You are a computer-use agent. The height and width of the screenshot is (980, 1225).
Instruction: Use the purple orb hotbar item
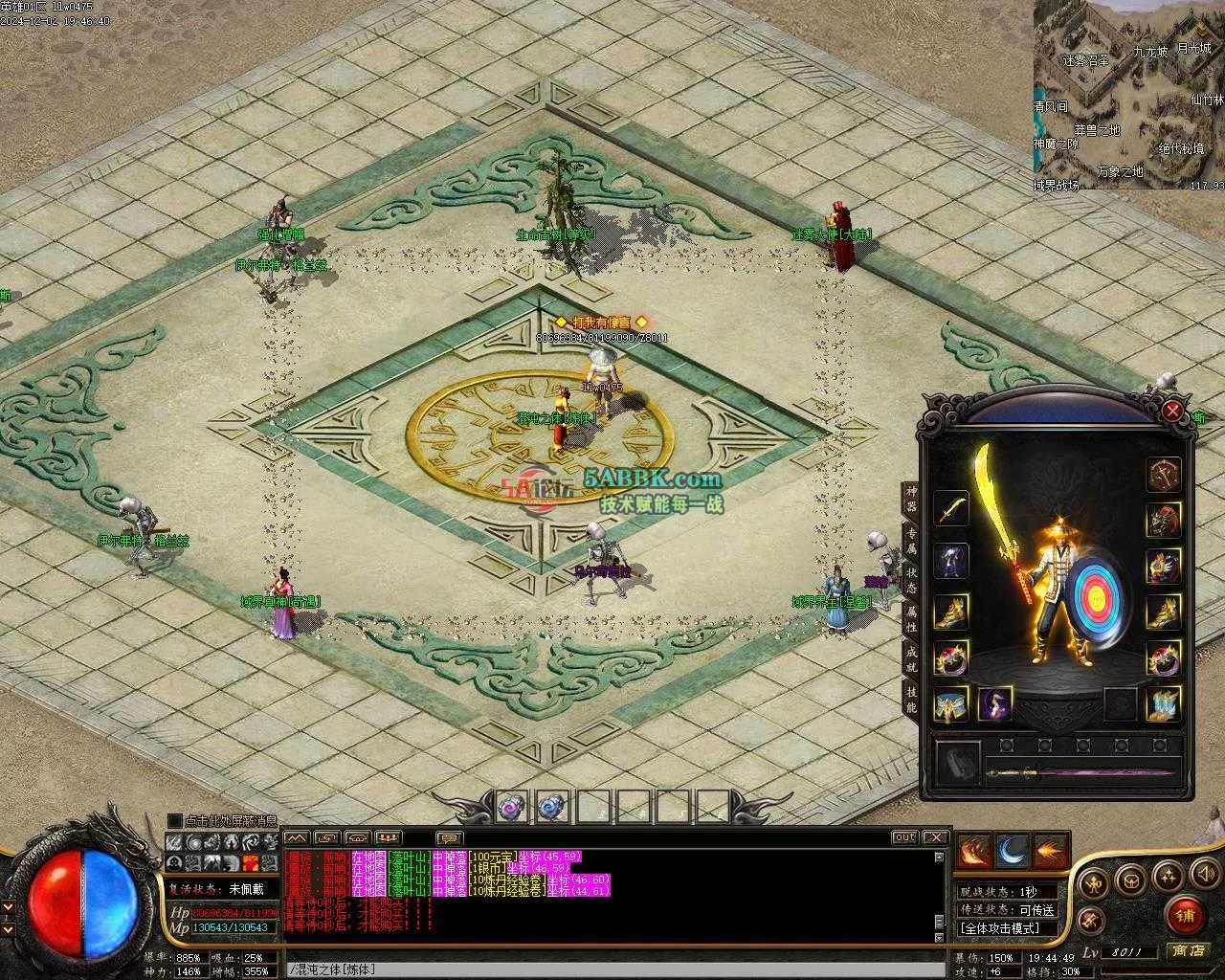tap(511, 806)
